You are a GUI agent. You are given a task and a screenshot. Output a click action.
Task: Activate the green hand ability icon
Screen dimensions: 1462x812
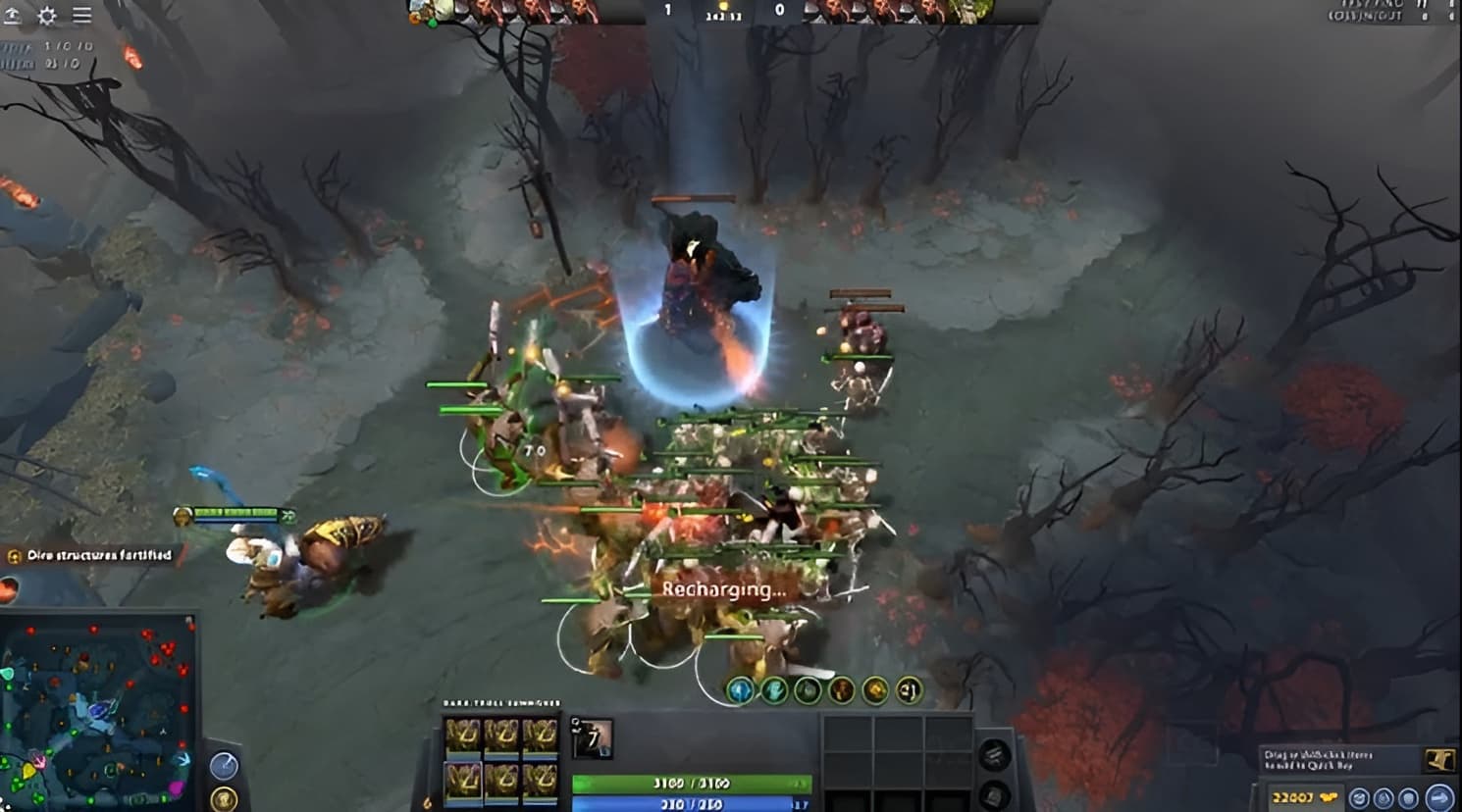pos(773,689)
